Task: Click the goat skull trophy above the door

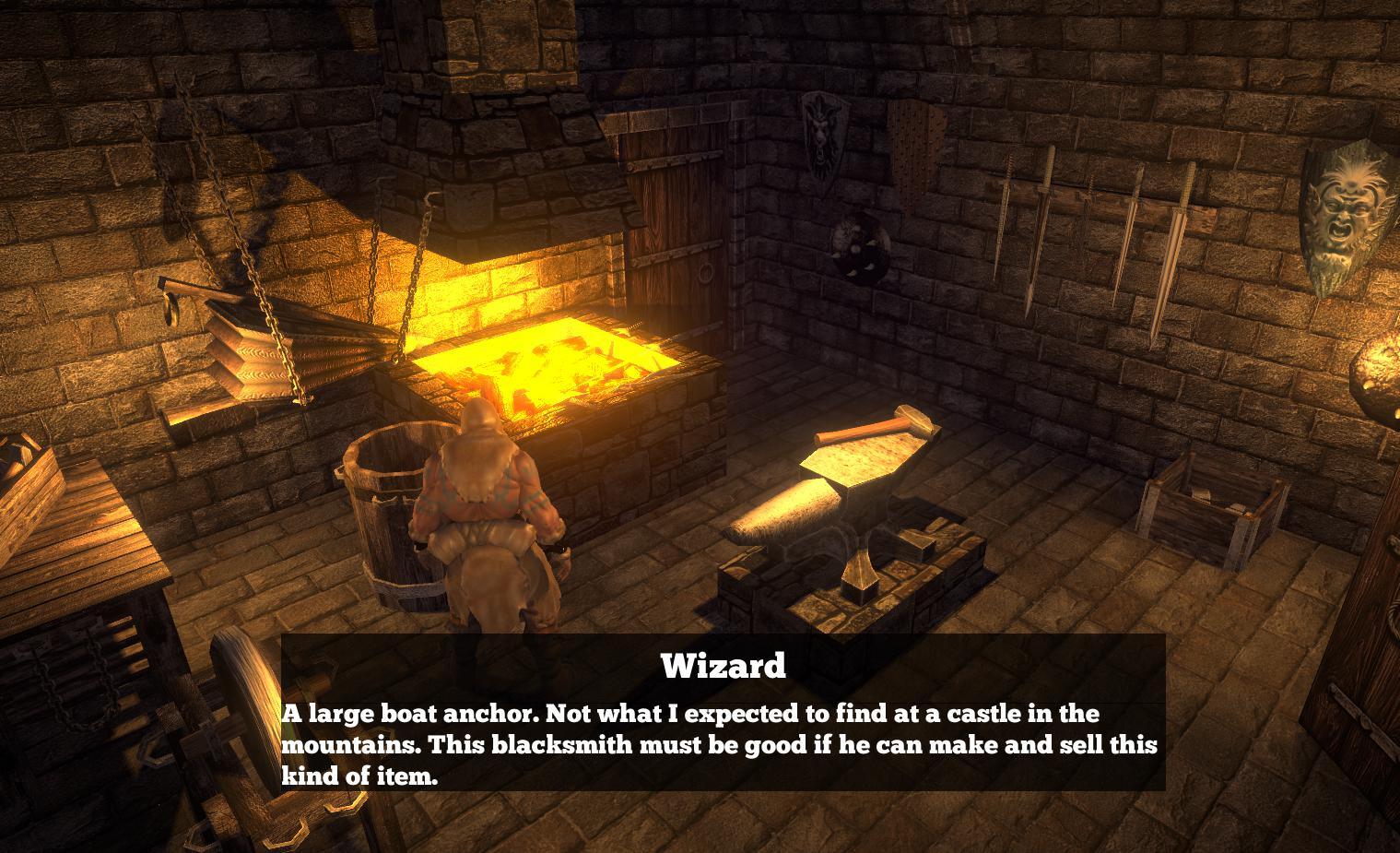Action: point(823,138)
